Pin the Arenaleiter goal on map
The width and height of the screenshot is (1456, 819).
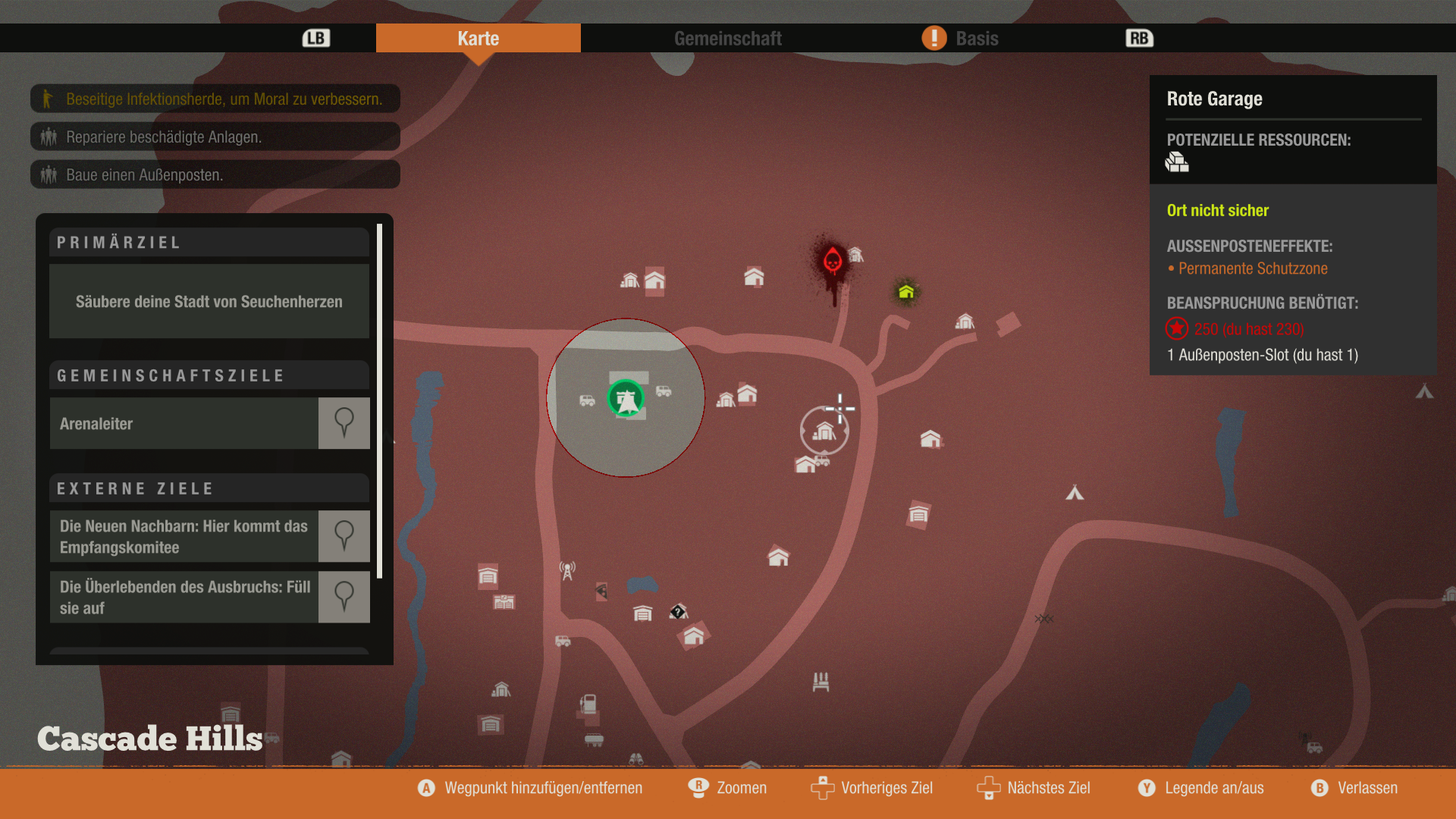(344, 424)
